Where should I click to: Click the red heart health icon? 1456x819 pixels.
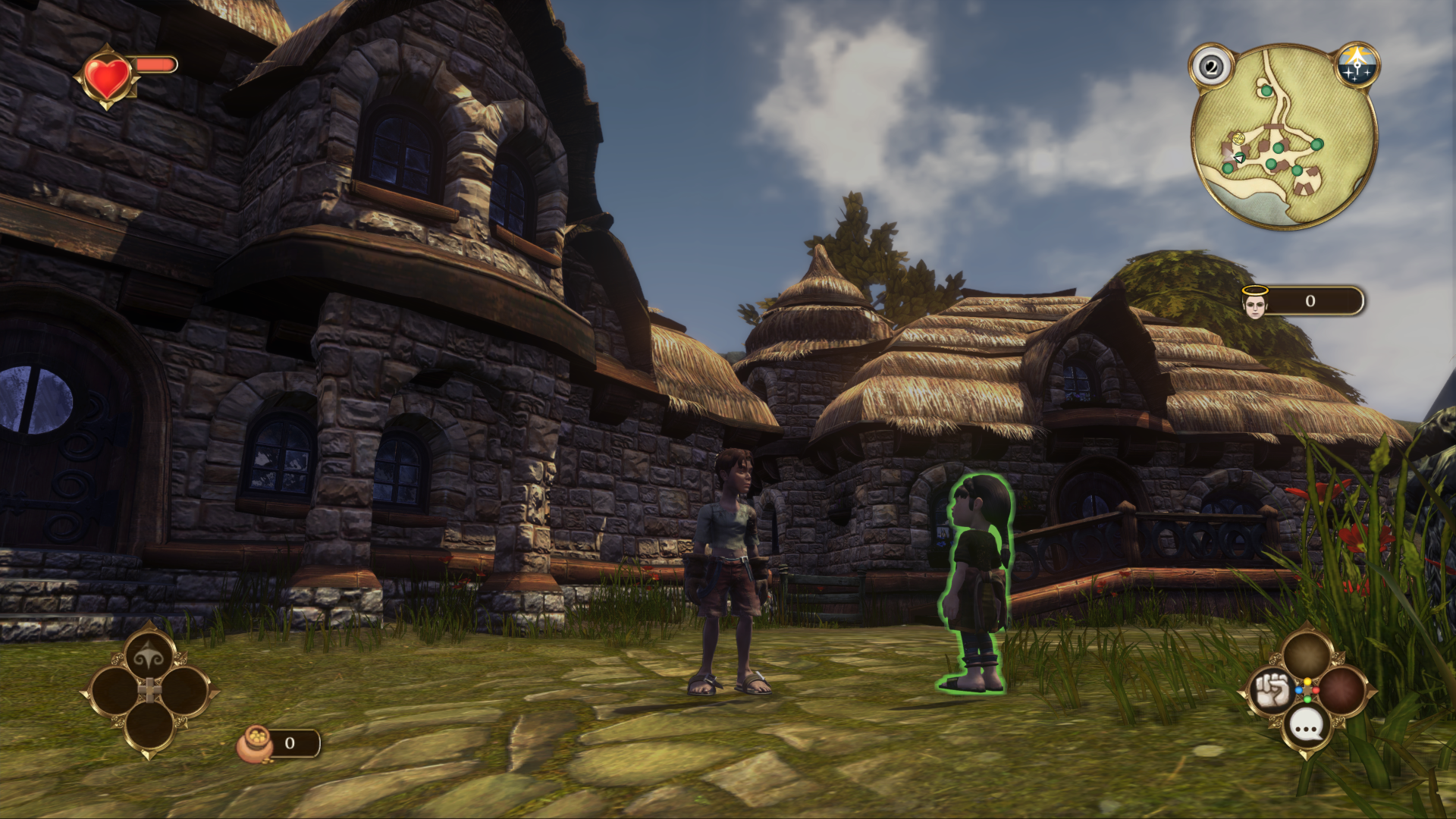click(108, 77)
